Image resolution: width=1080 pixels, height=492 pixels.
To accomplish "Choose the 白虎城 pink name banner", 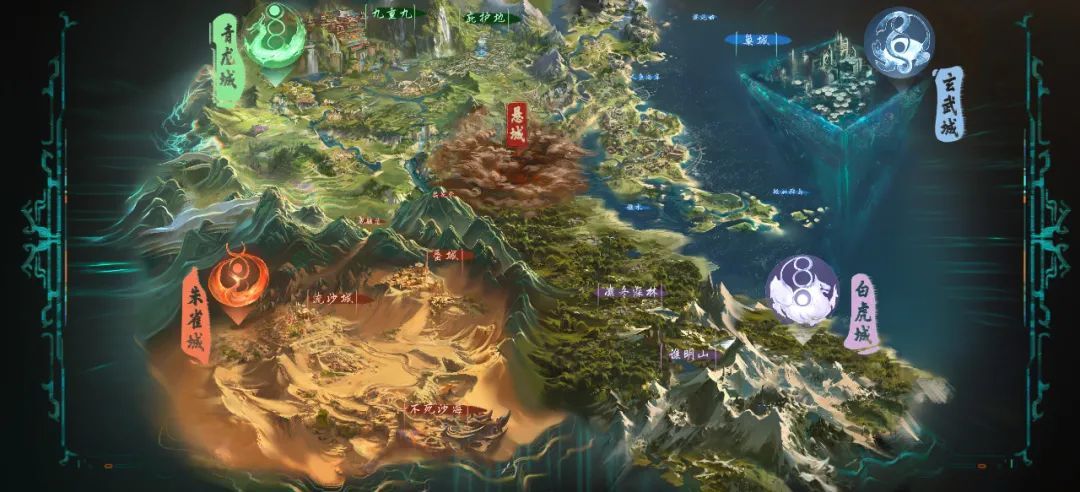I will pyautogui.click(x=862, y=311).
